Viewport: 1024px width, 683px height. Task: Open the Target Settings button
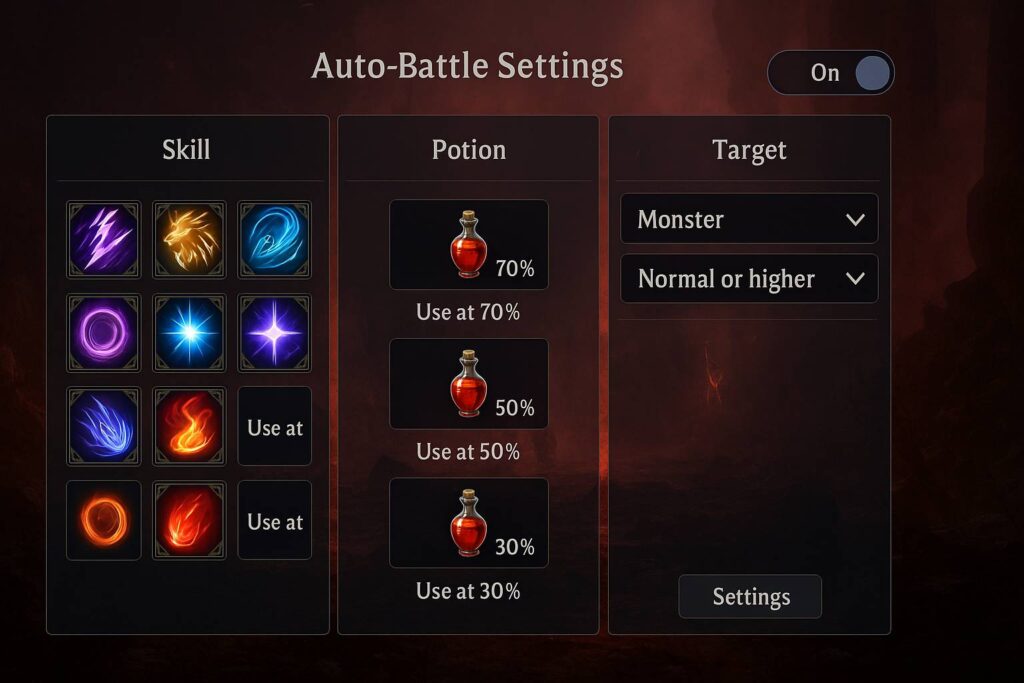tap(750, 597)
